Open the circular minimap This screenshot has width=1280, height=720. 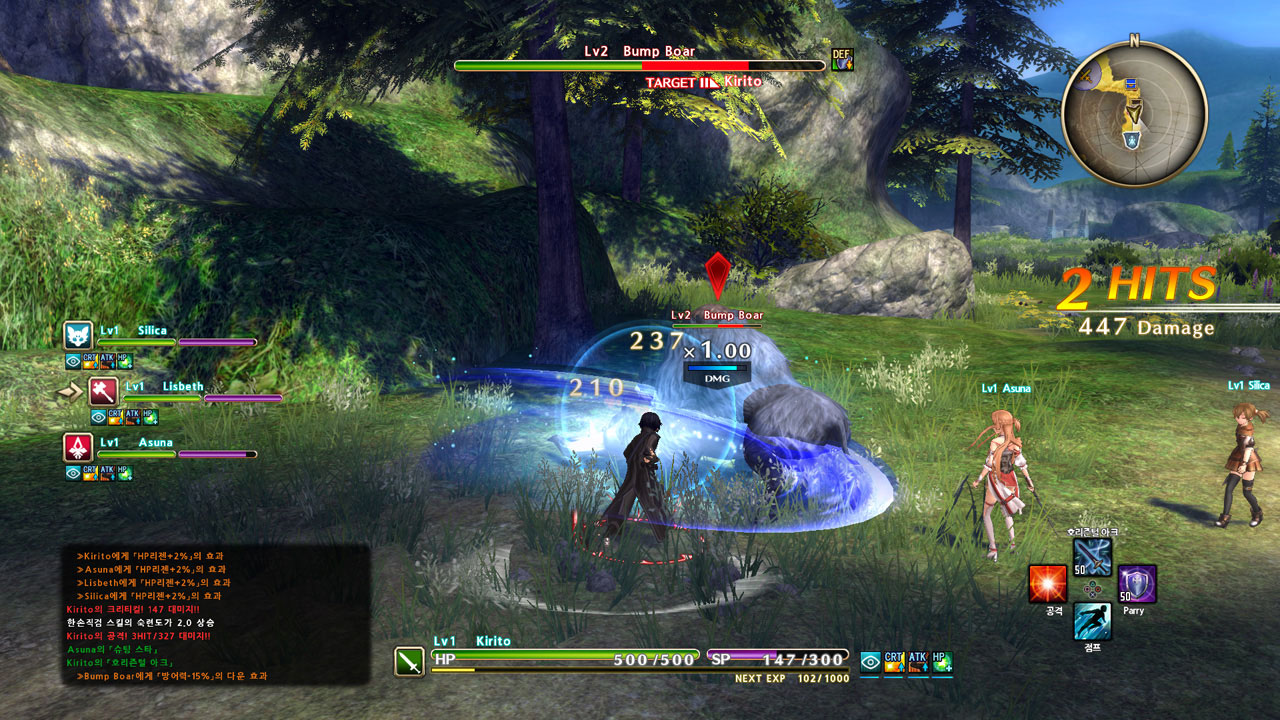[x=1134, y=113]
